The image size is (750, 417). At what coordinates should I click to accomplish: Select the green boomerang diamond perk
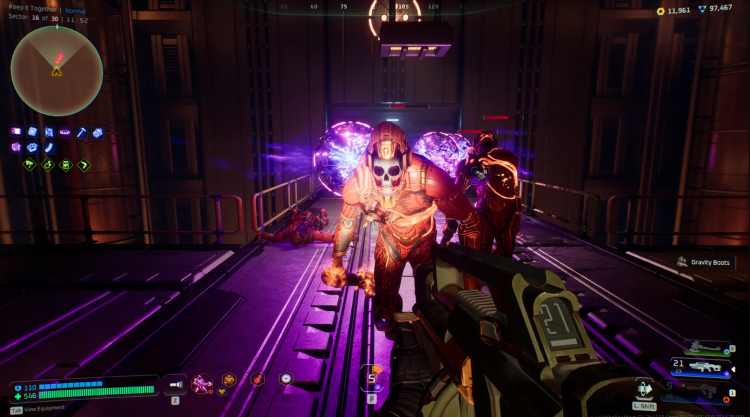point(84,165)
